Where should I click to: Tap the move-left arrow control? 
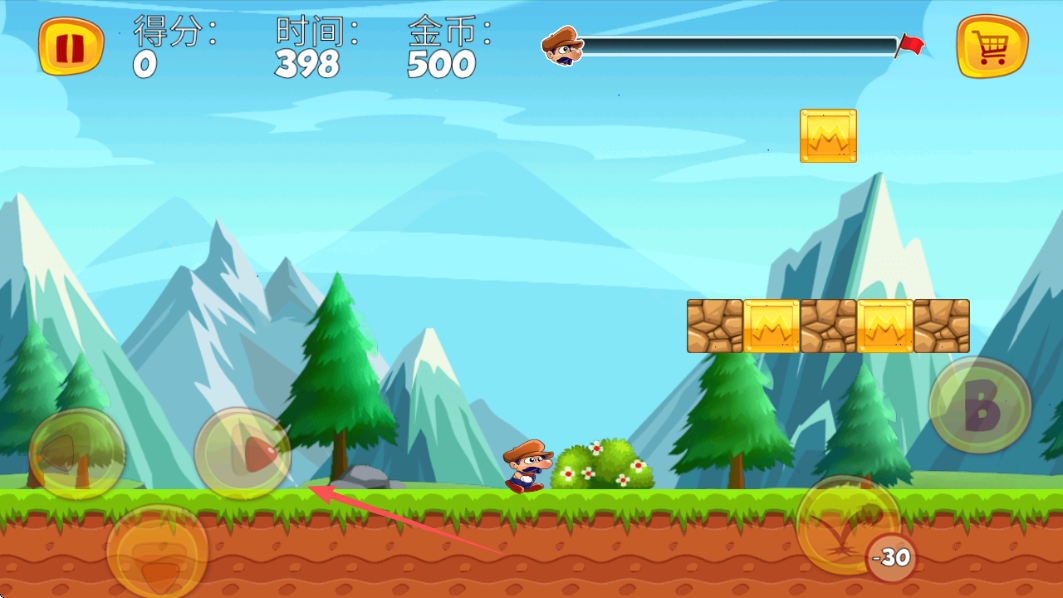[77, 454]
